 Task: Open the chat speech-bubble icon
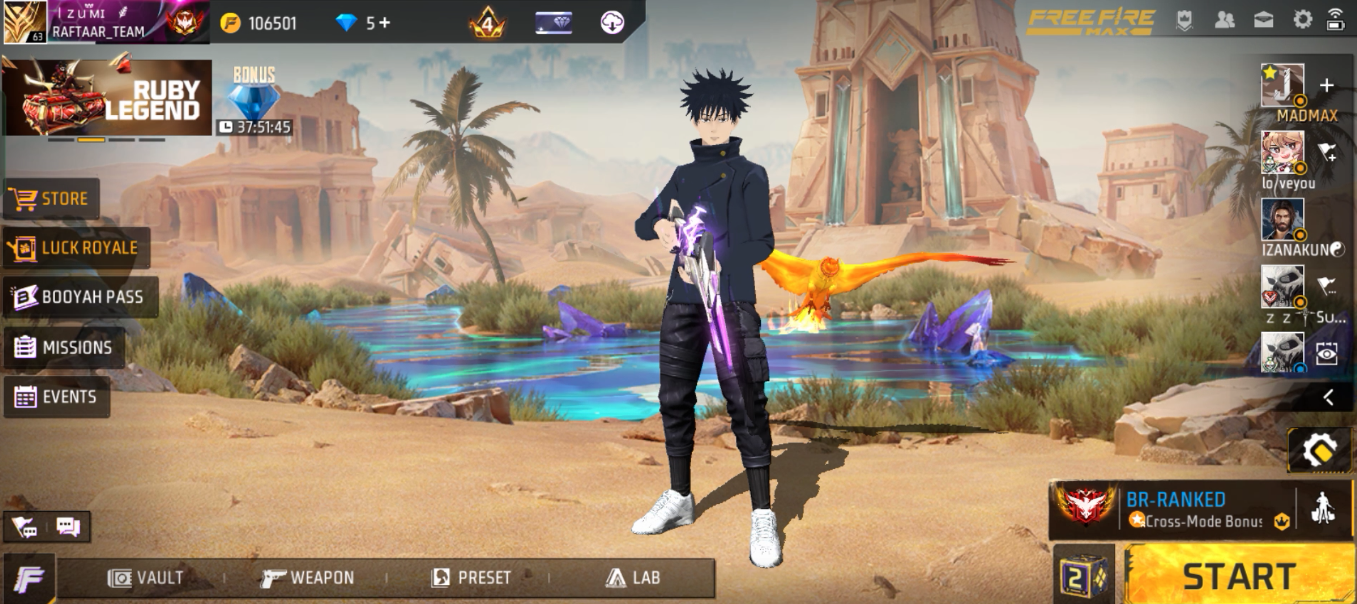point(68,526)
